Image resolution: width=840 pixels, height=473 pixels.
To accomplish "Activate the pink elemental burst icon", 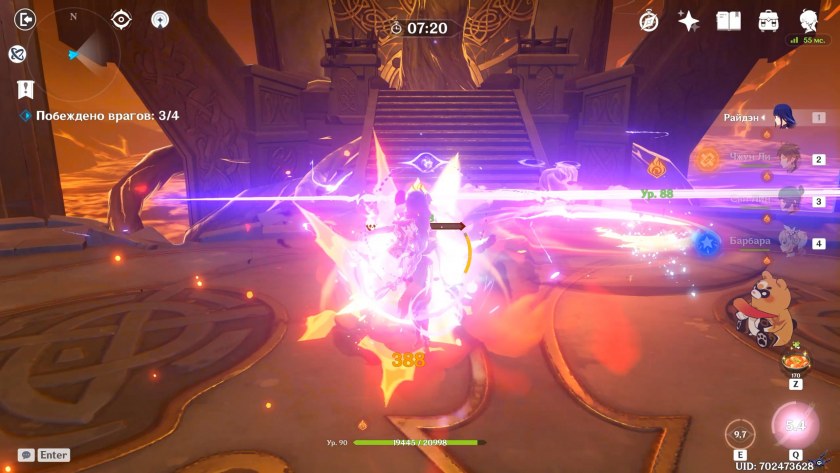I will click(794, 426).
